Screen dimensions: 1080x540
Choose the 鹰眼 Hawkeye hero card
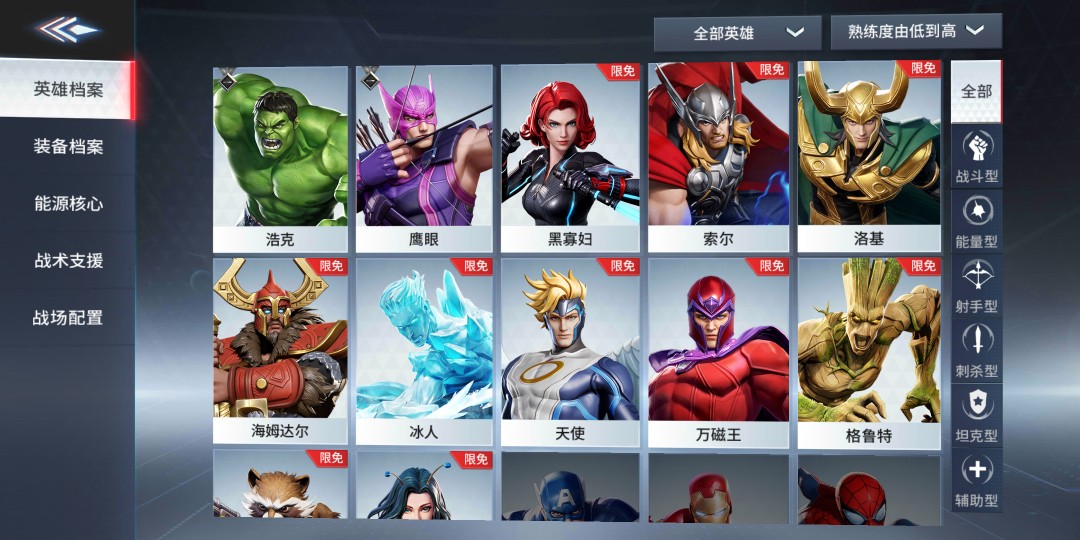[x=424, y=158]
